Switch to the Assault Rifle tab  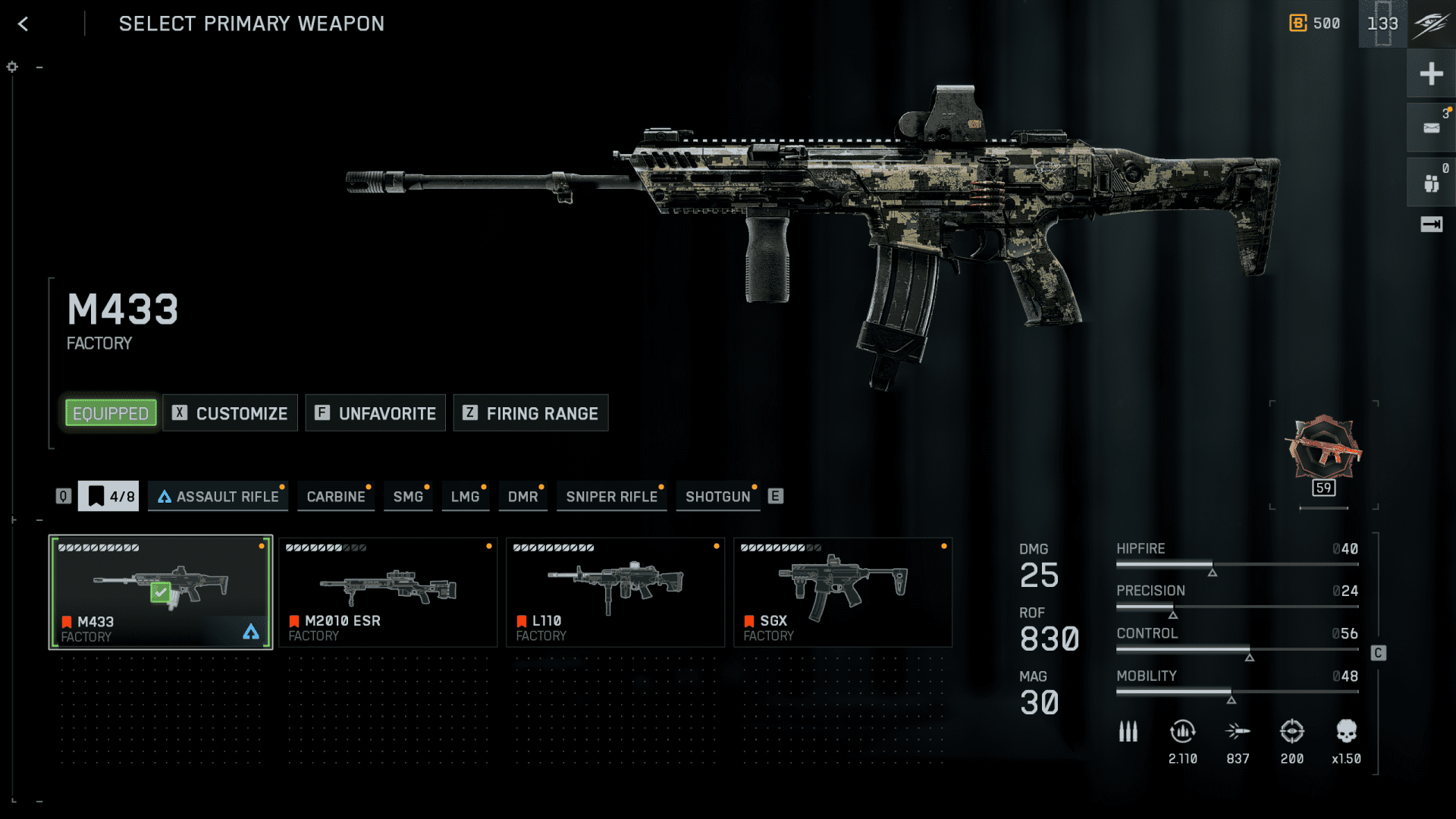click(x=218, y=497)
